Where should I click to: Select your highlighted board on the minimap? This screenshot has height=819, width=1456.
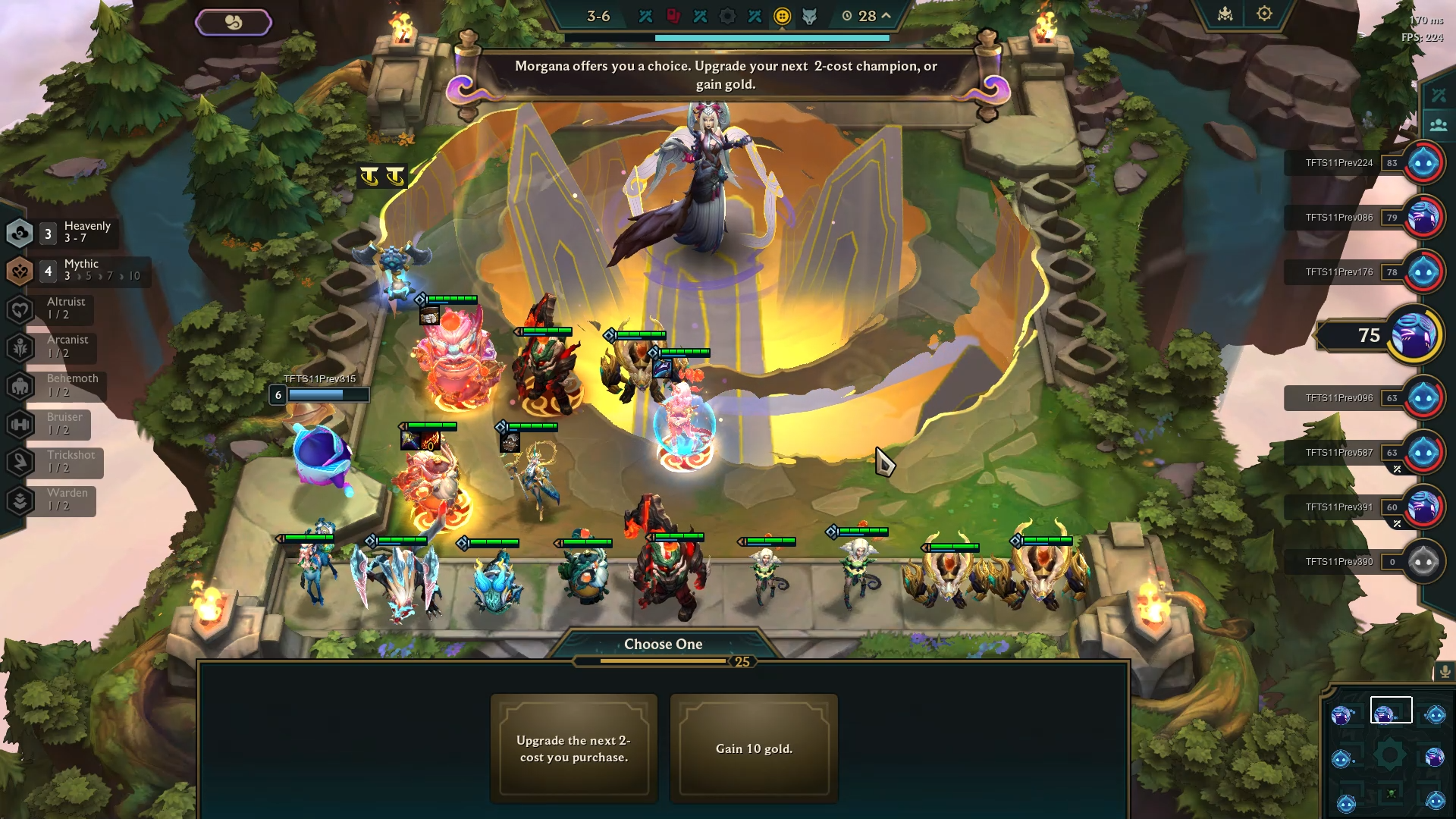click(x=1391, y=709)
